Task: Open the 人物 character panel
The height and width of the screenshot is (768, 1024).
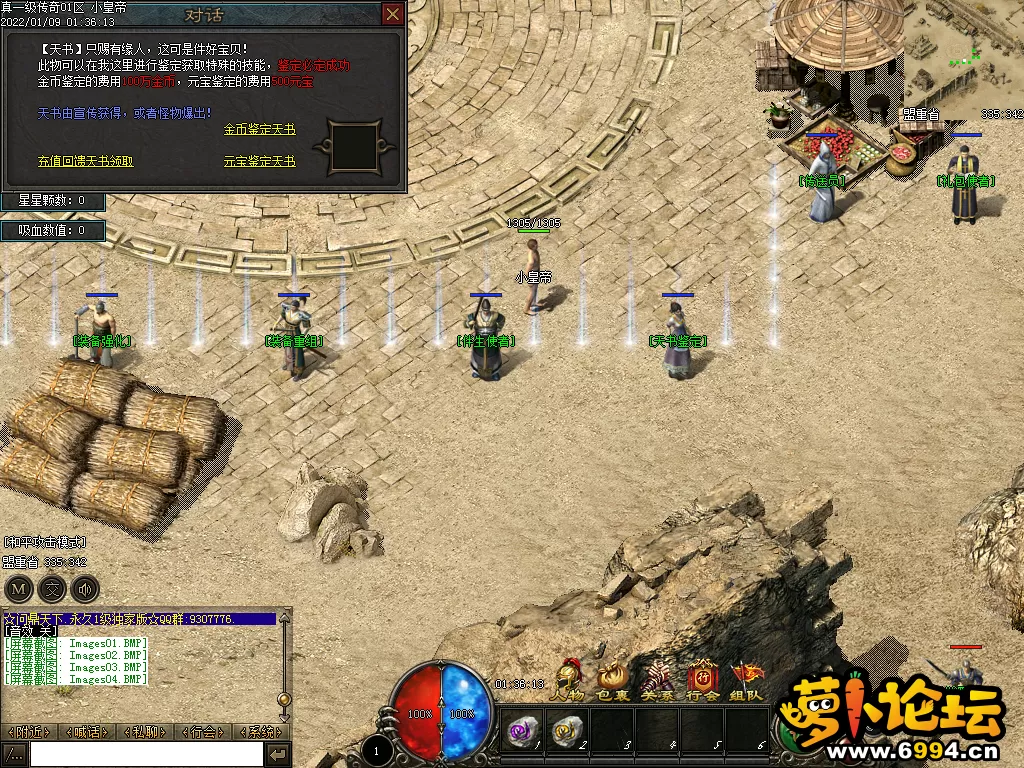Action: point(567,681)
